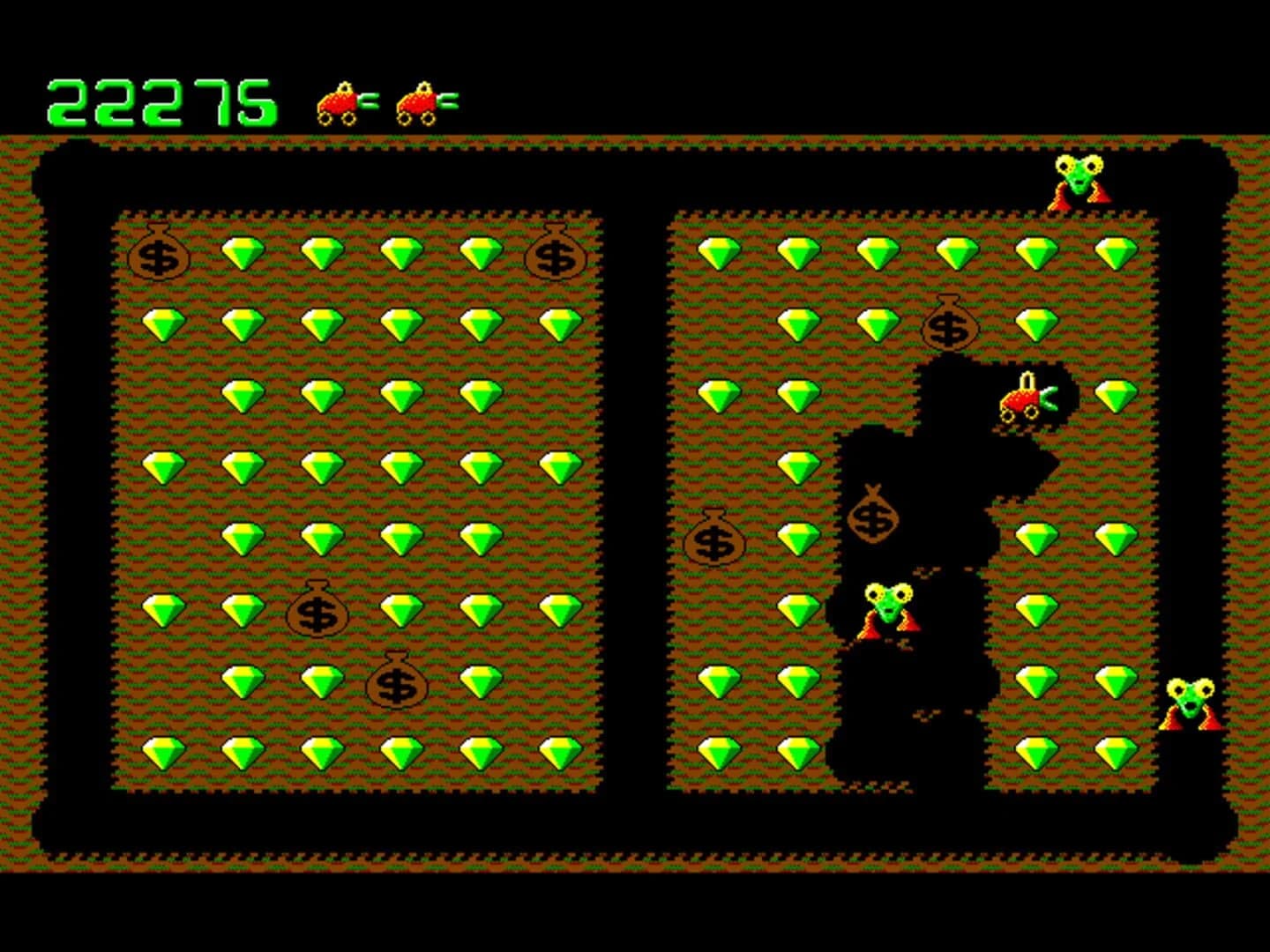Viewport: 1270px width, 952px height.
Task: Click the money bag at the left field's top-right
Action: pyautogui.click(x=556, y=257)
